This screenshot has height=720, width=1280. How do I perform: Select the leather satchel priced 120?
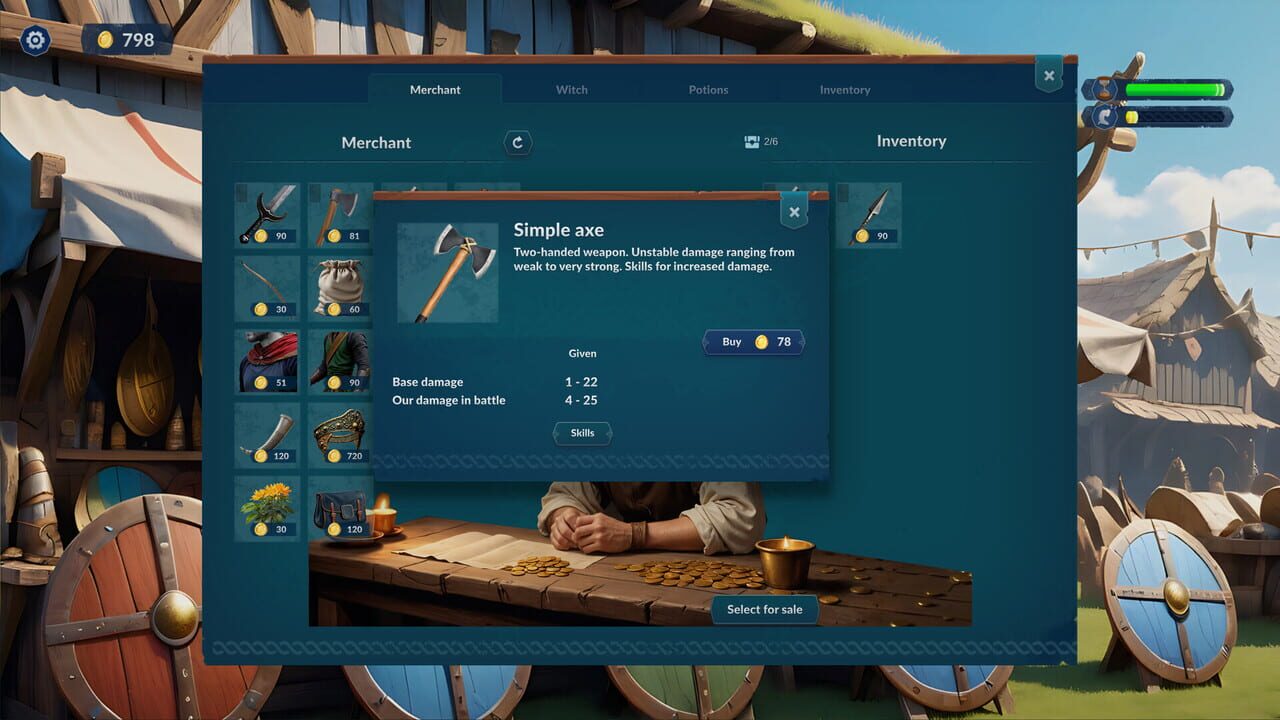coord(340,506)
